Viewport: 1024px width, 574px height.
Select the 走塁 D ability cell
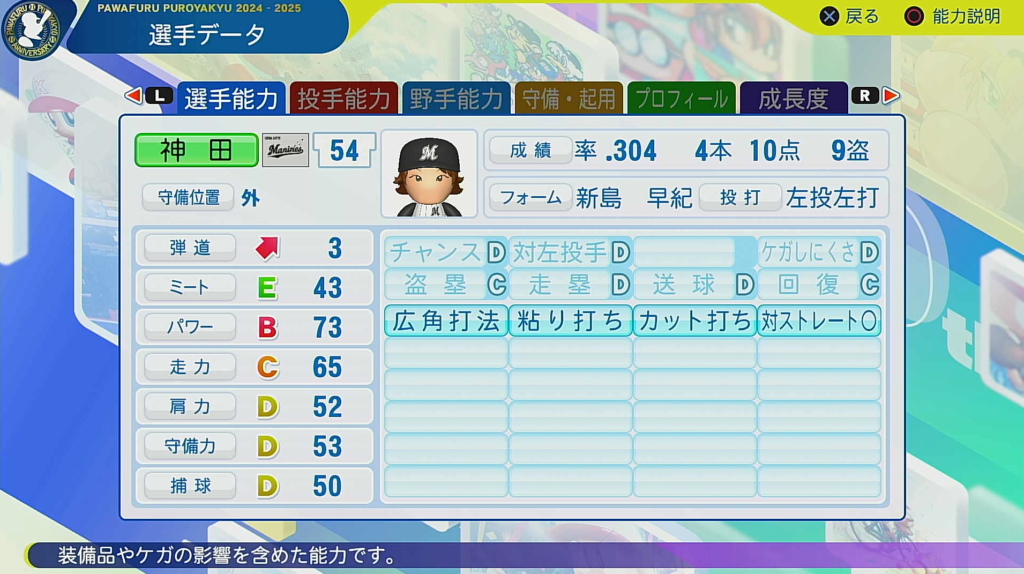click(570, 285)
